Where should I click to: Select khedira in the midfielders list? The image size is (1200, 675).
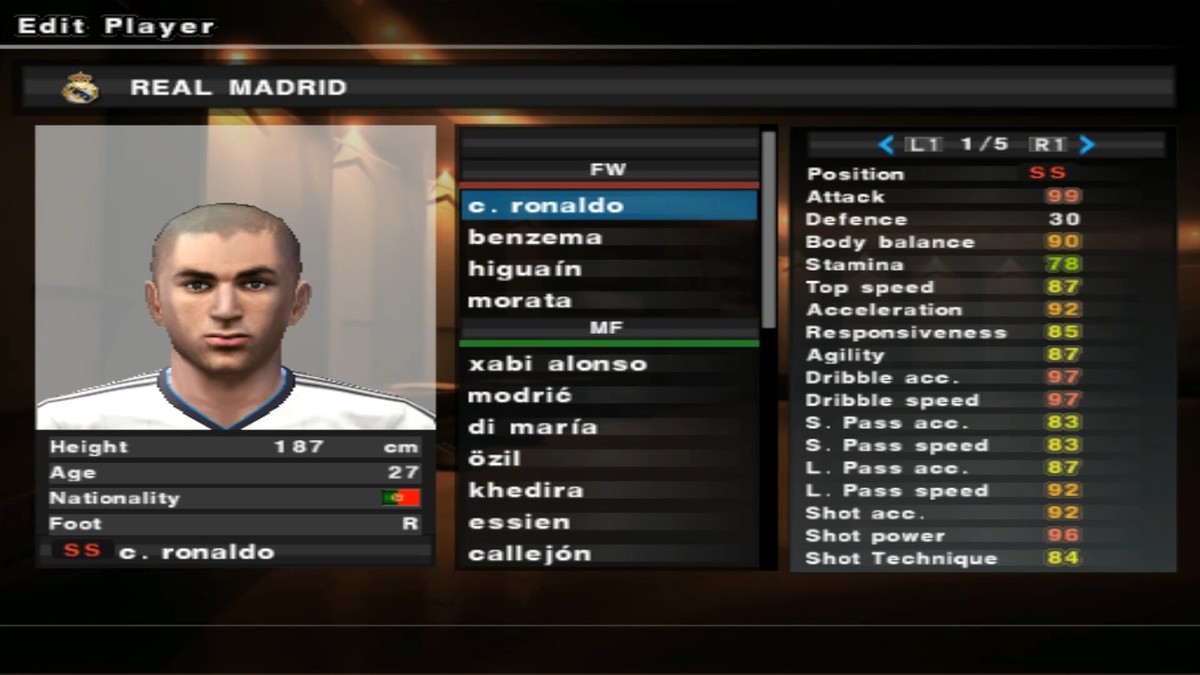coord(608,491)
